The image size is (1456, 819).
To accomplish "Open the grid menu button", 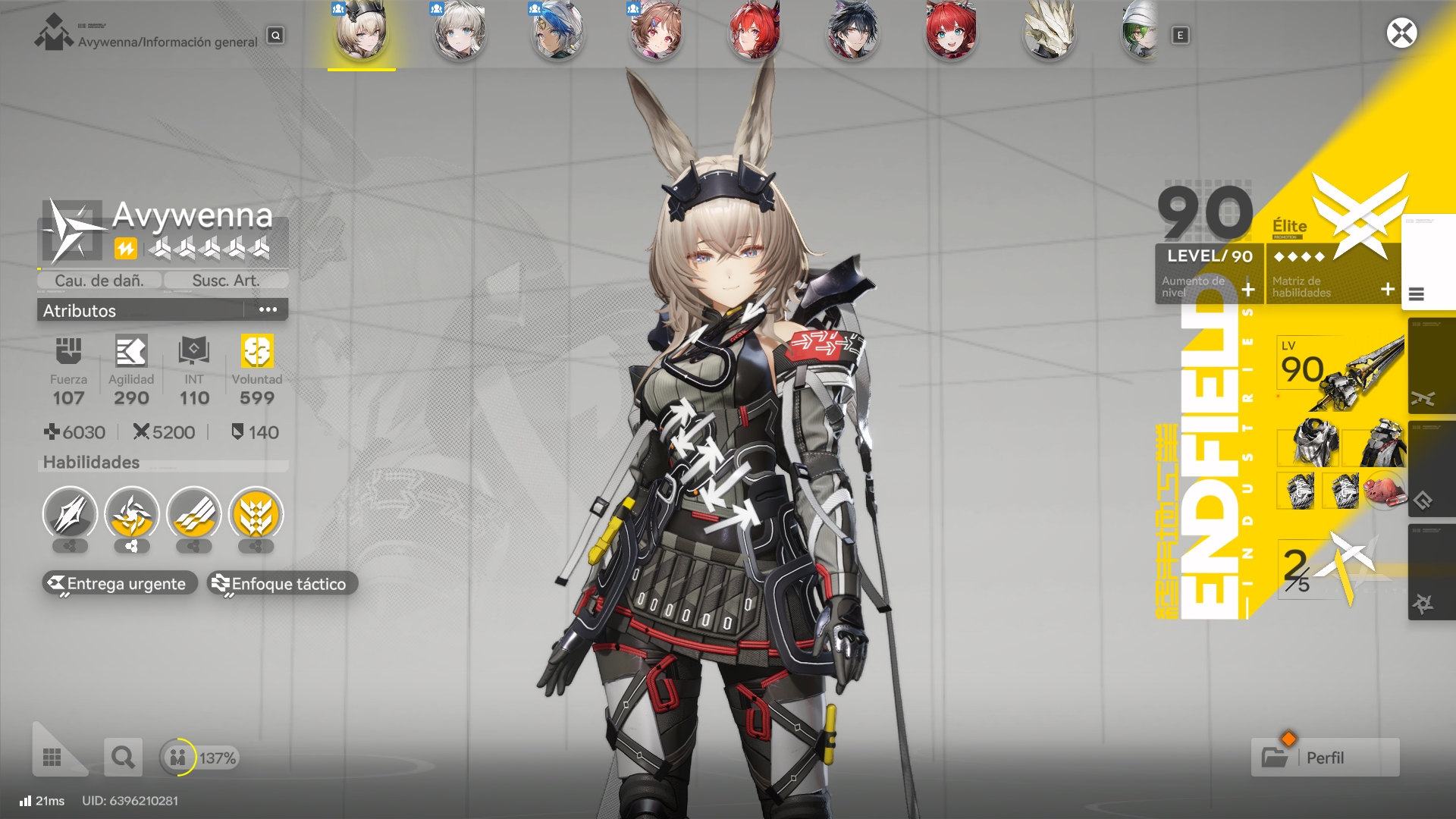I will point(52,757).
